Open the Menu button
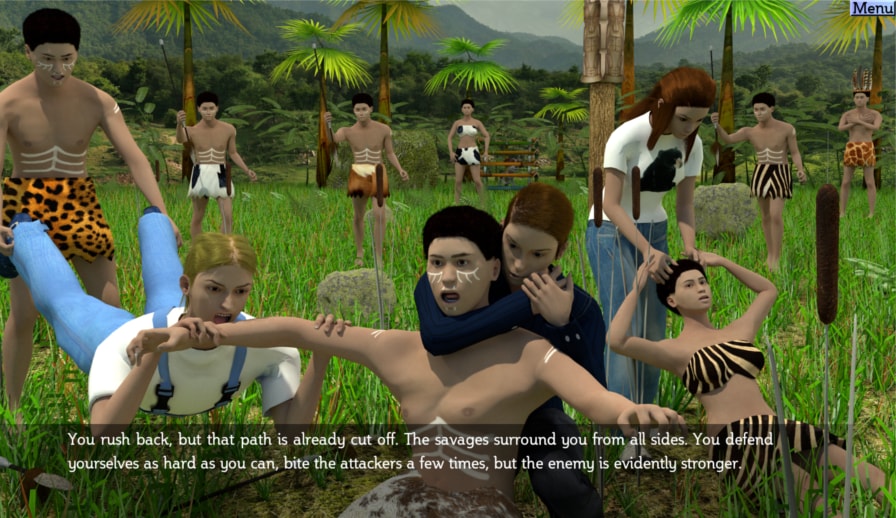The width and height of the screenshot is (896, 518). pos(872,8)
